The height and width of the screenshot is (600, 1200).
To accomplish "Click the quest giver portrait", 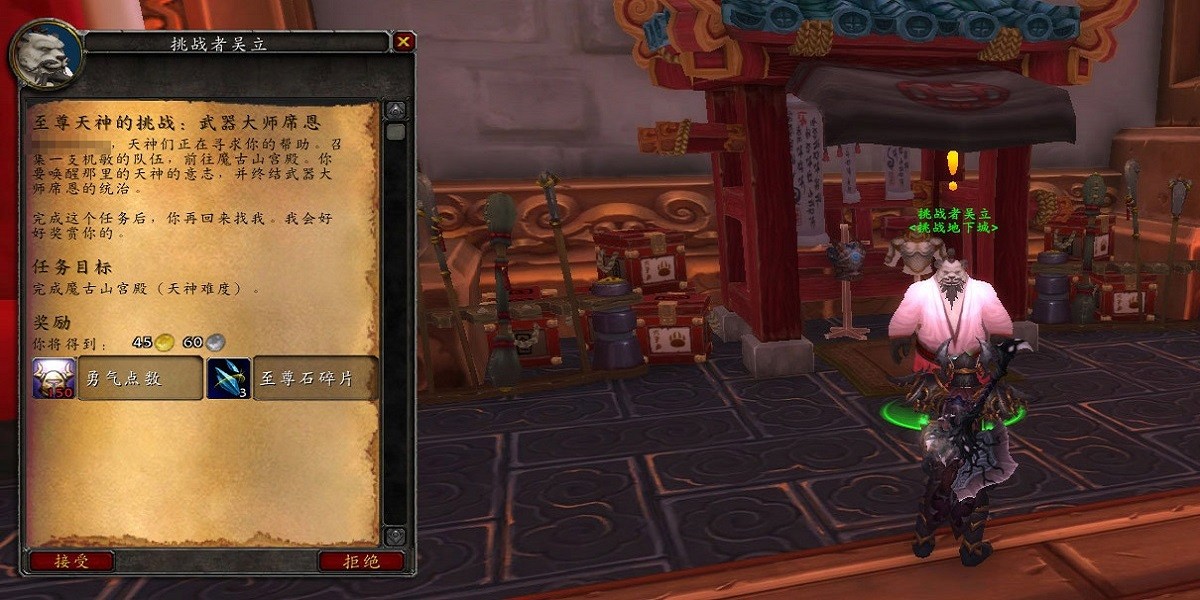I will coord(46,56).
